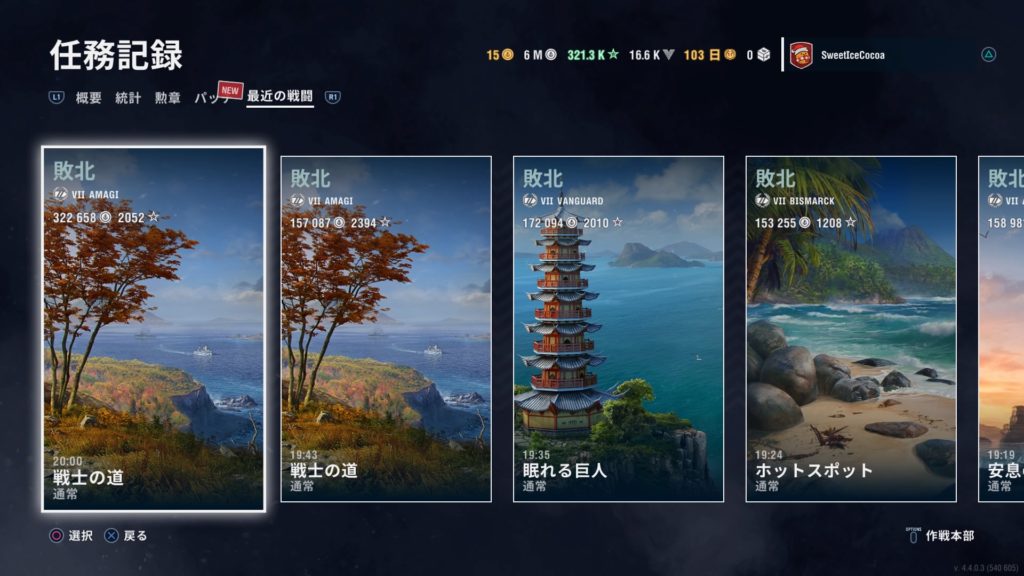
Task: Open the SweetIceCocoa player profile
Action: click(x=850, y=55)
